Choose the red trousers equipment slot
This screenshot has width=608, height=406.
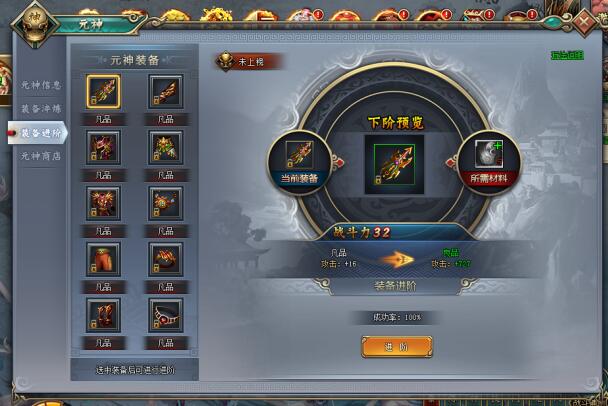point(103,259)
